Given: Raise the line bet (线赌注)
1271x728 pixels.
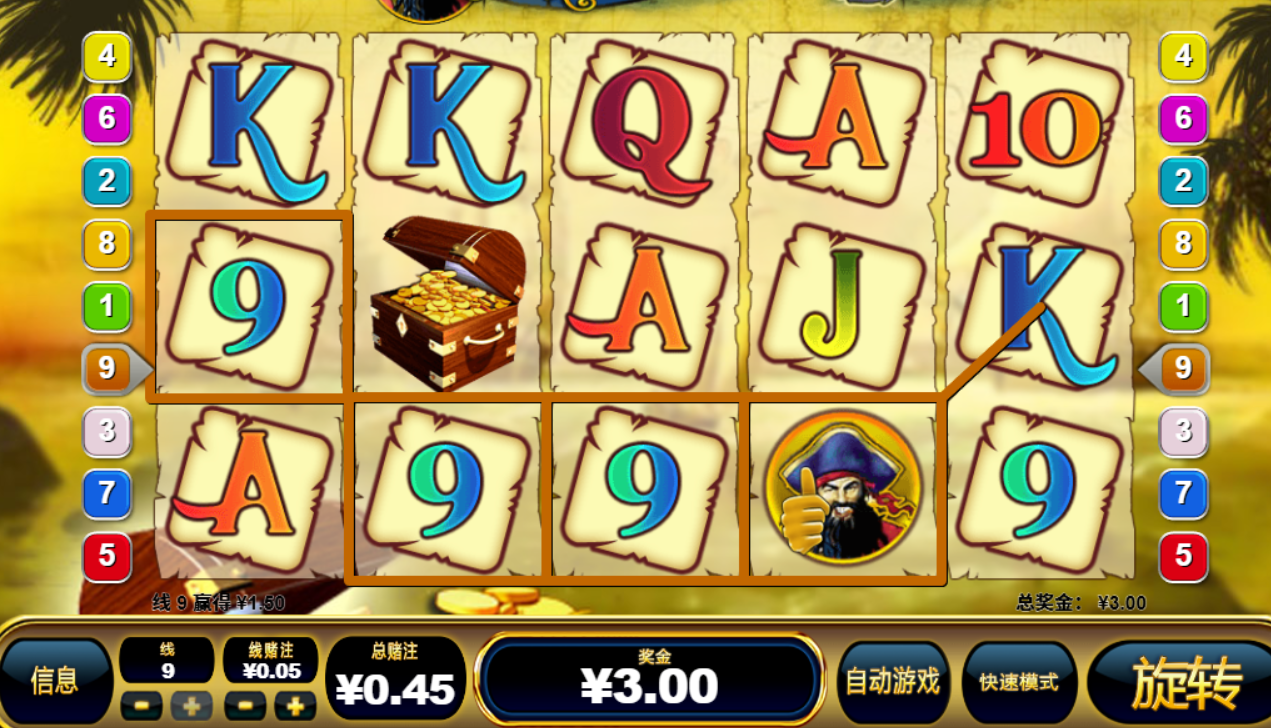Looking at the screenshot, I should coord(296,706).
